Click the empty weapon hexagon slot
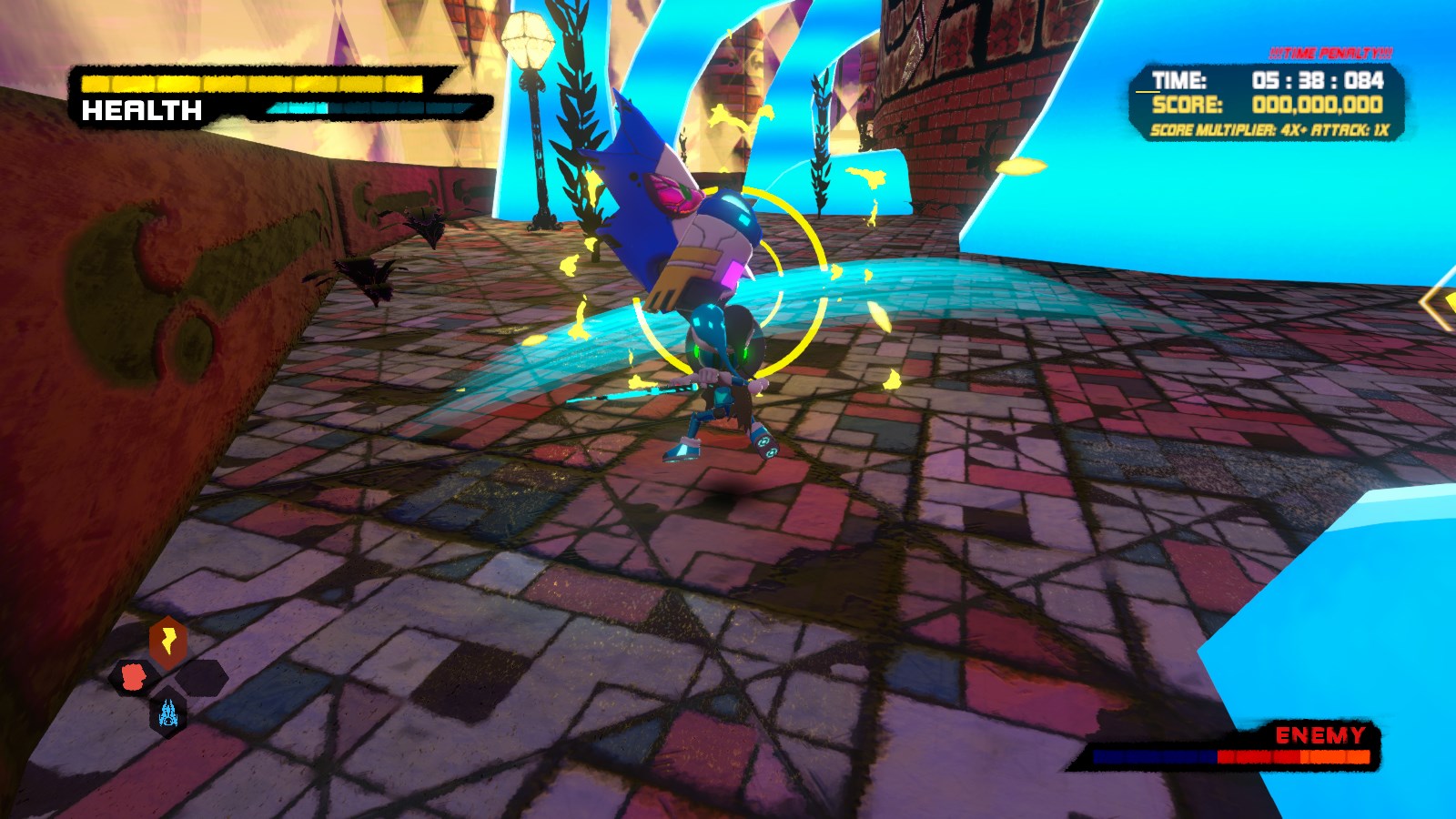Screen dimensions: 1456x819 (x=201, y=680)
